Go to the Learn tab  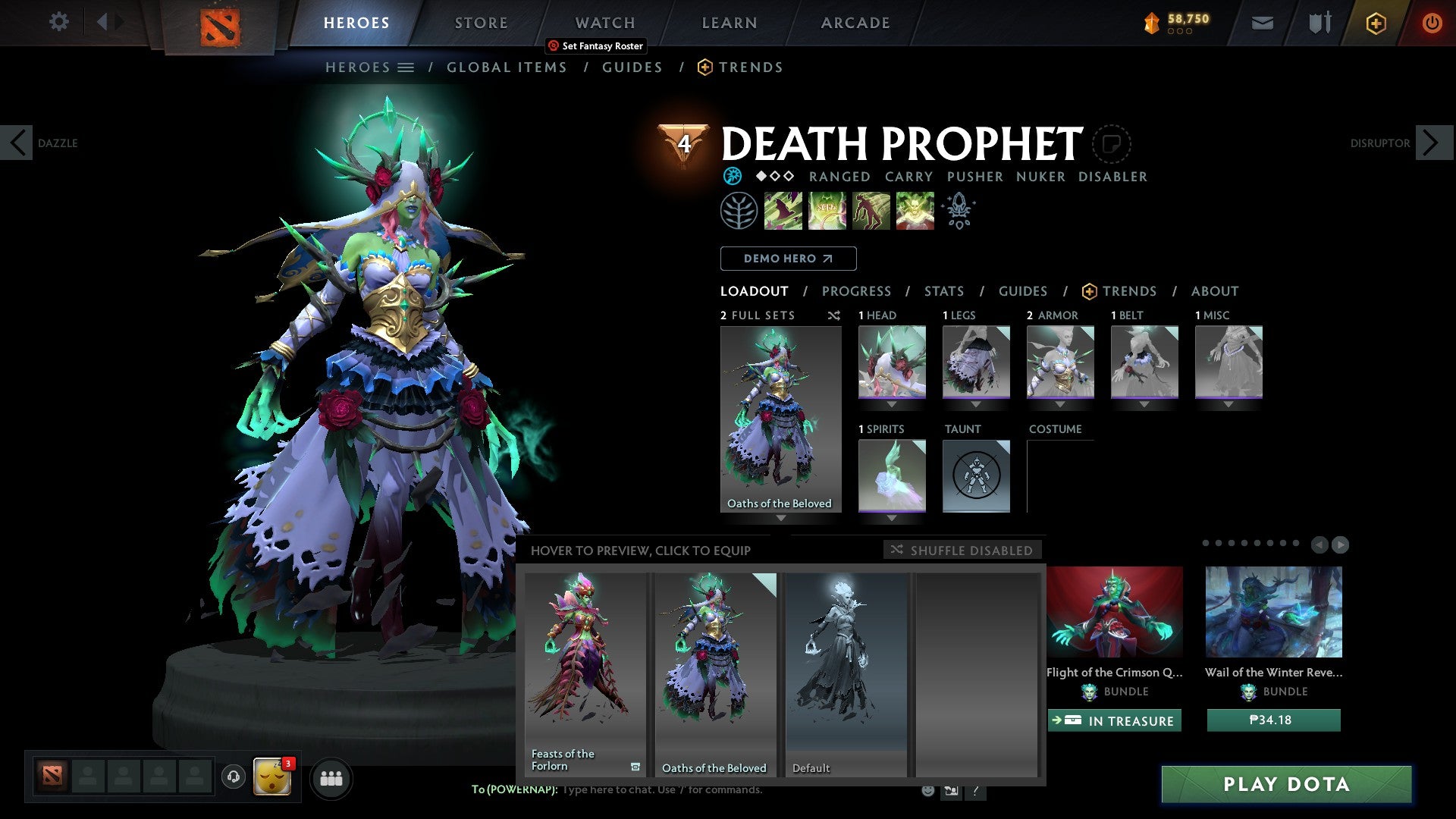click(729, 23)
